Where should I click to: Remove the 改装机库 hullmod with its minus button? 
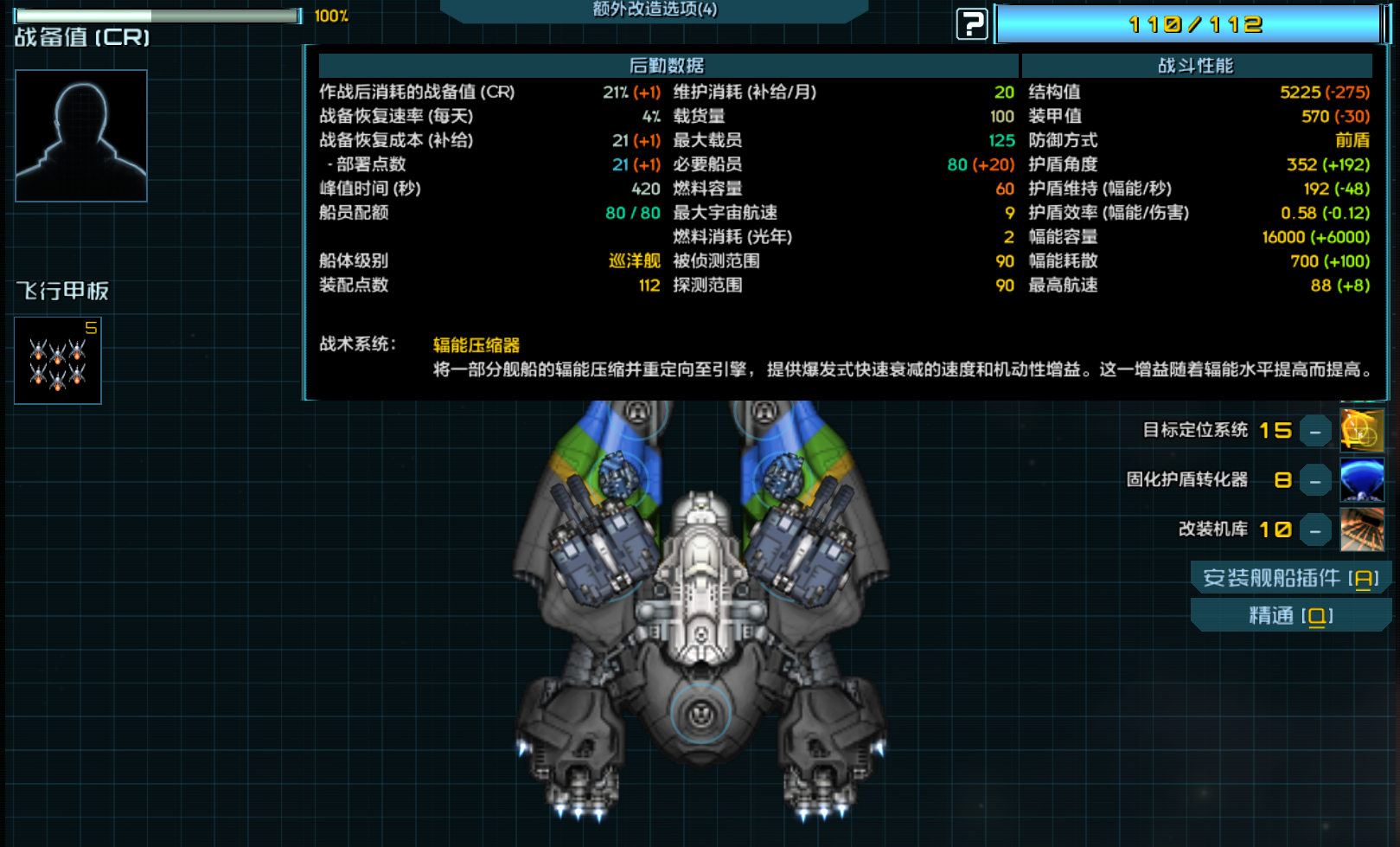click(1315, 529)
